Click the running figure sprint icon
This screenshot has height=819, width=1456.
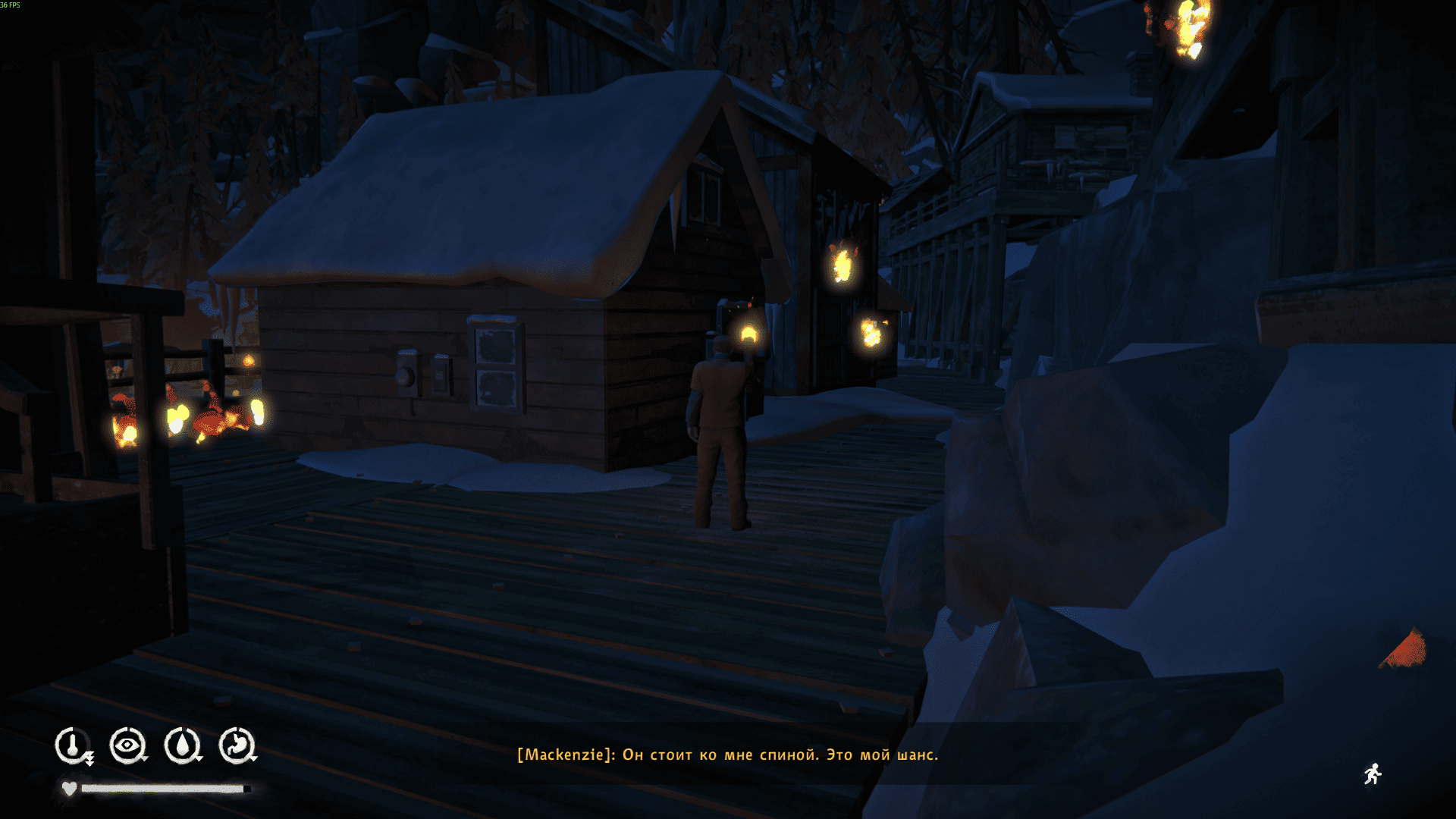point(1373,774)
